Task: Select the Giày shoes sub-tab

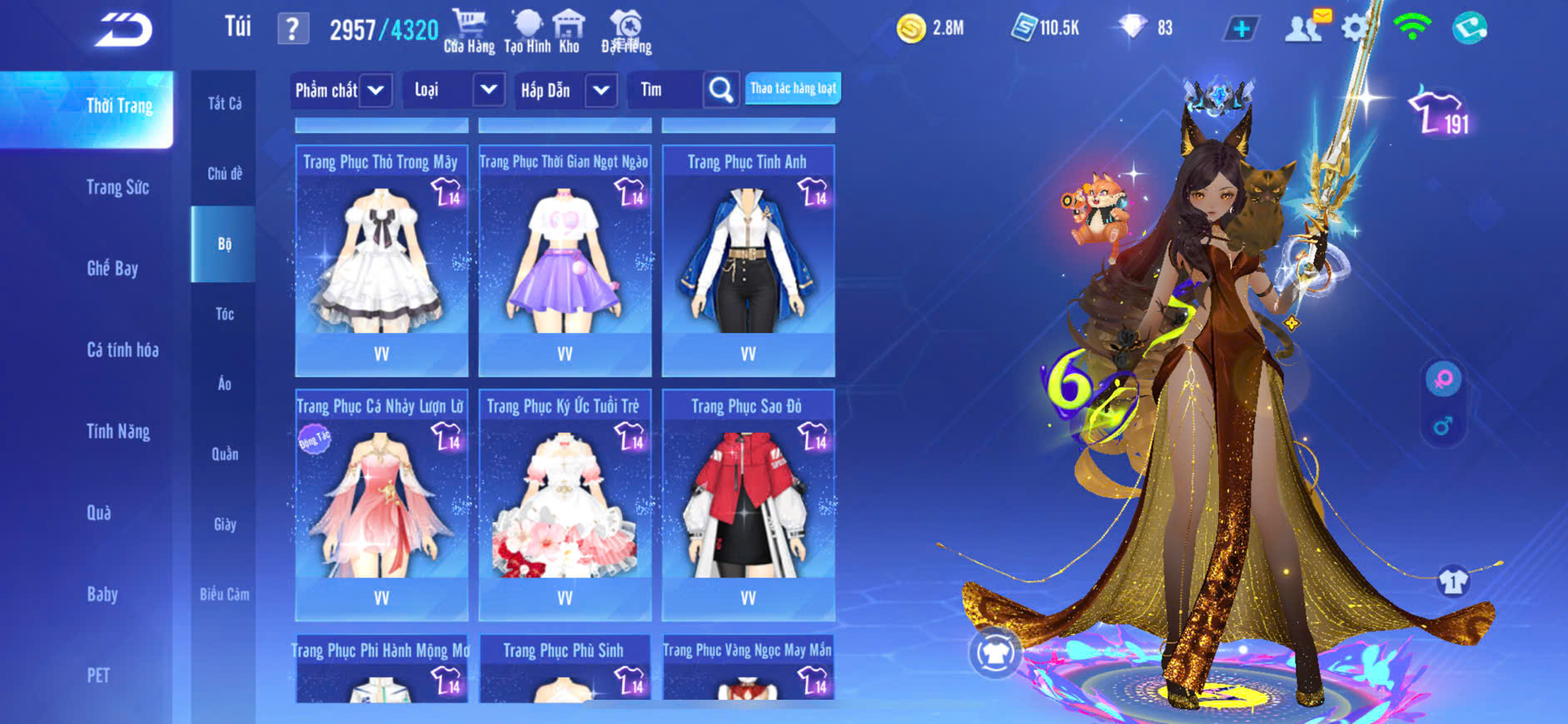Action: coord(224,524)
